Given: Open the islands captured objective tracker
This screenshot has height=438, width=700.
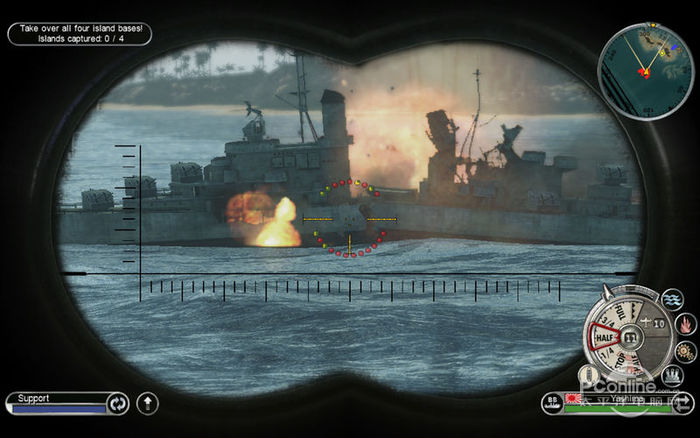Looking at the screenshot, I should point(79,33).
